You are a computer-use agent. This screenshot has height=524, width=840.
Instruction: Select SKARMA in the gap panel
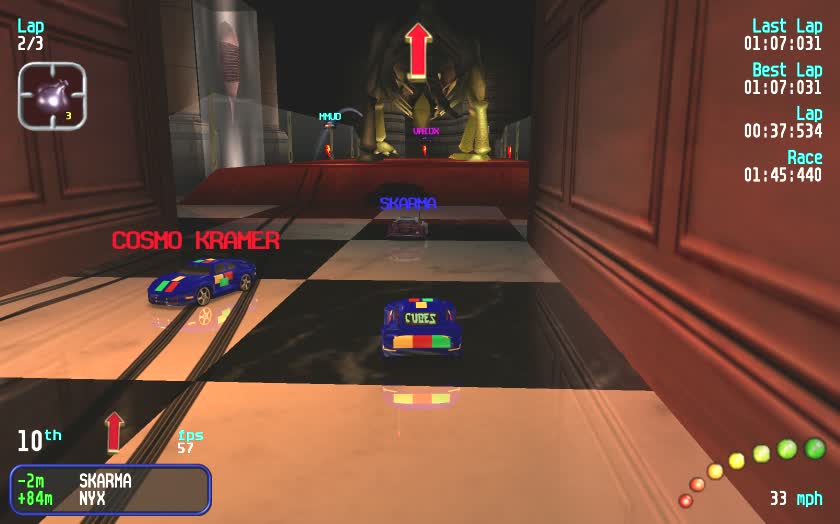(105, 480)
